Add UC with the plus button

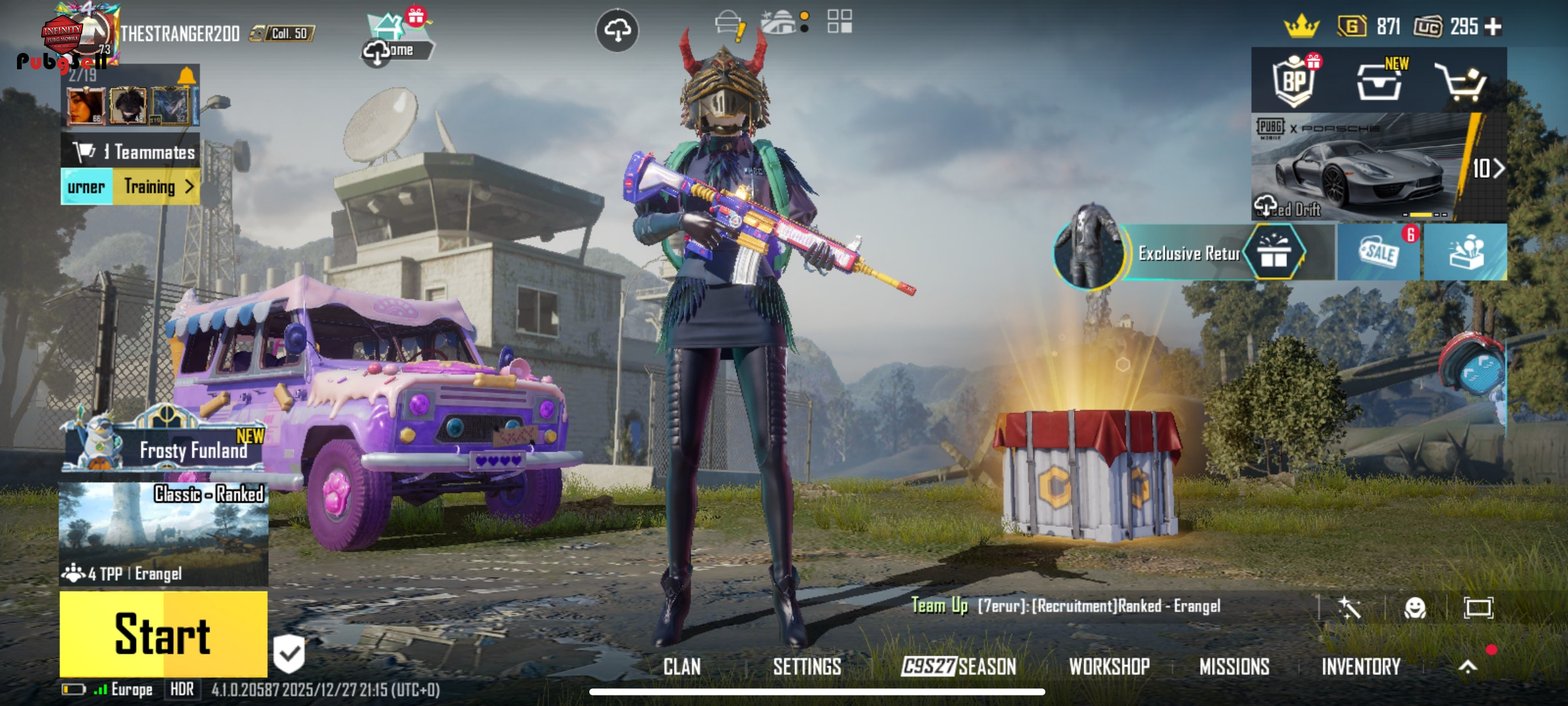click(1493, 27)
